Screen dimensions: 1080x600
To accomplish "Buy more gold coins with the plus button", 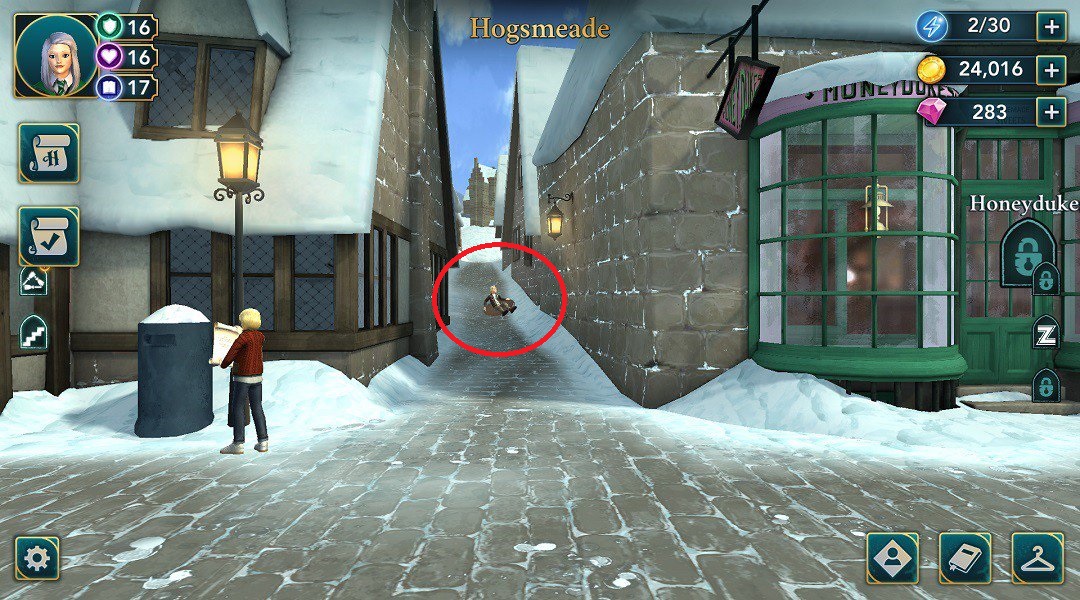I will click(x=1051, y=69).
